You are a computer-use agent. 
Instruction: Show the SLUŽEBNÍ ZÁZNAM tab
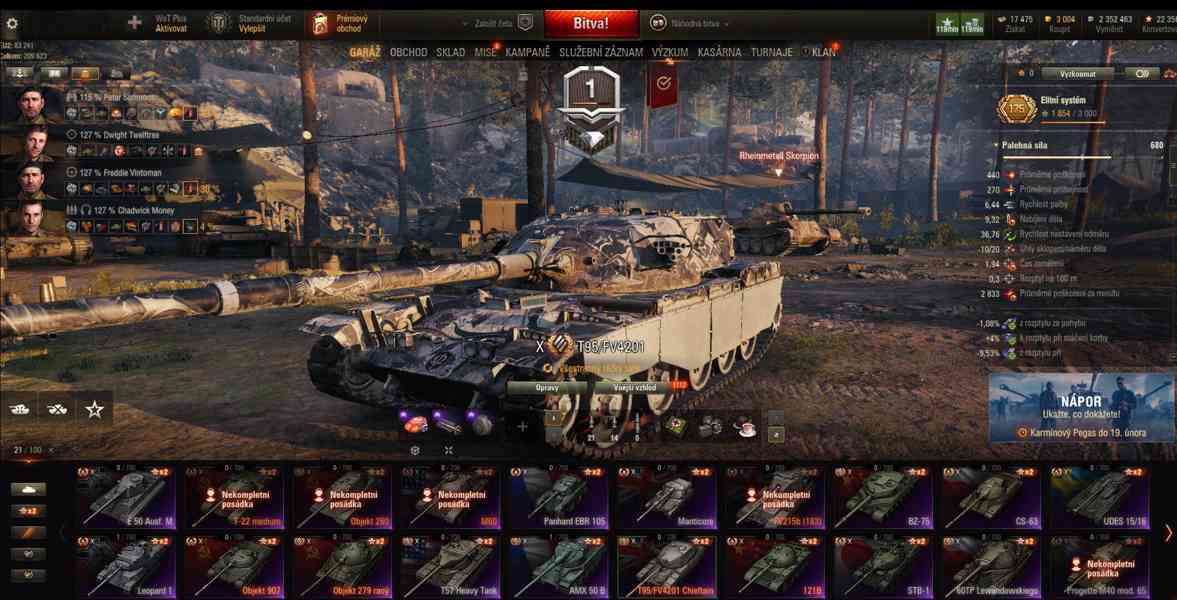tap(601, 52)
